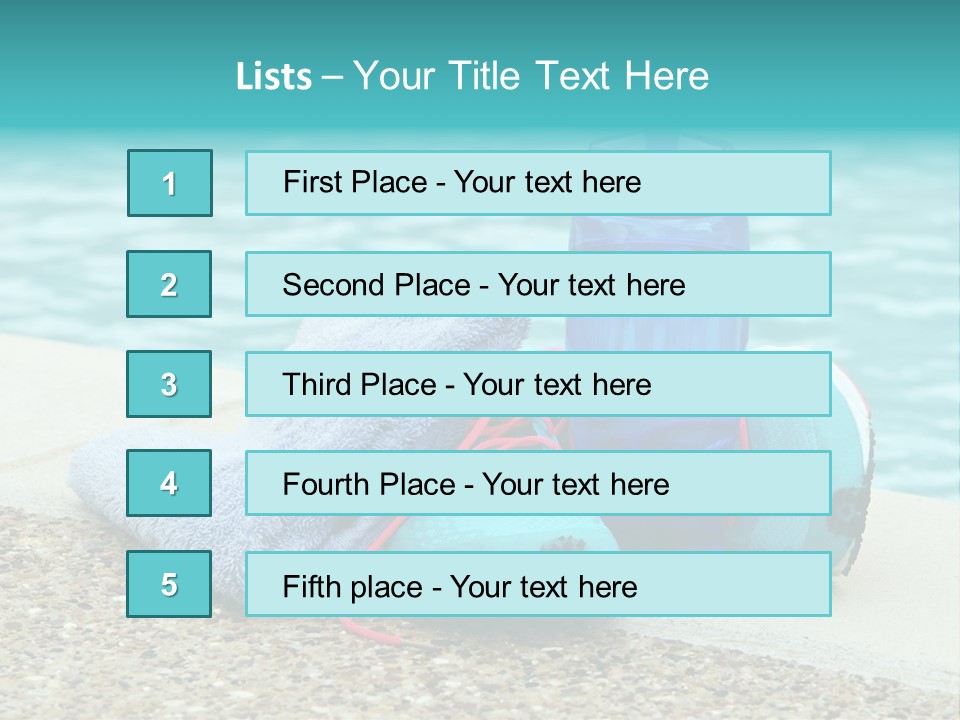The image size is (960, 720).
Task: Click the Lists title text
Action: (472, 76)
